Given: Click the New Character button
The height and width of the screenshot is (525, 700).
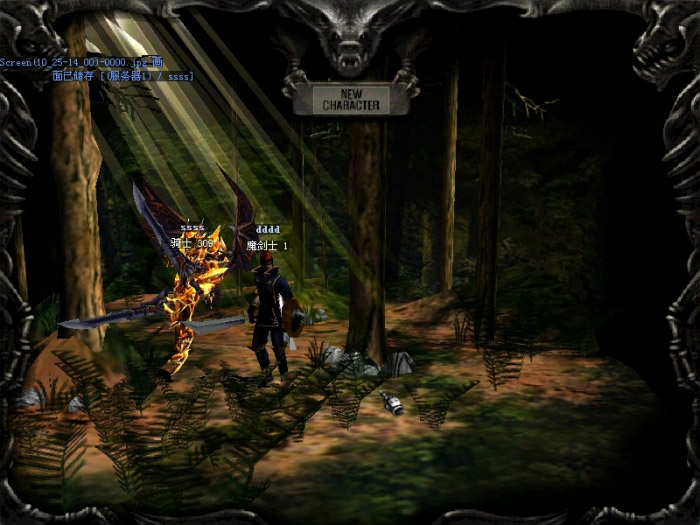Looking at the screenshot, I should [x=351, y=99].
